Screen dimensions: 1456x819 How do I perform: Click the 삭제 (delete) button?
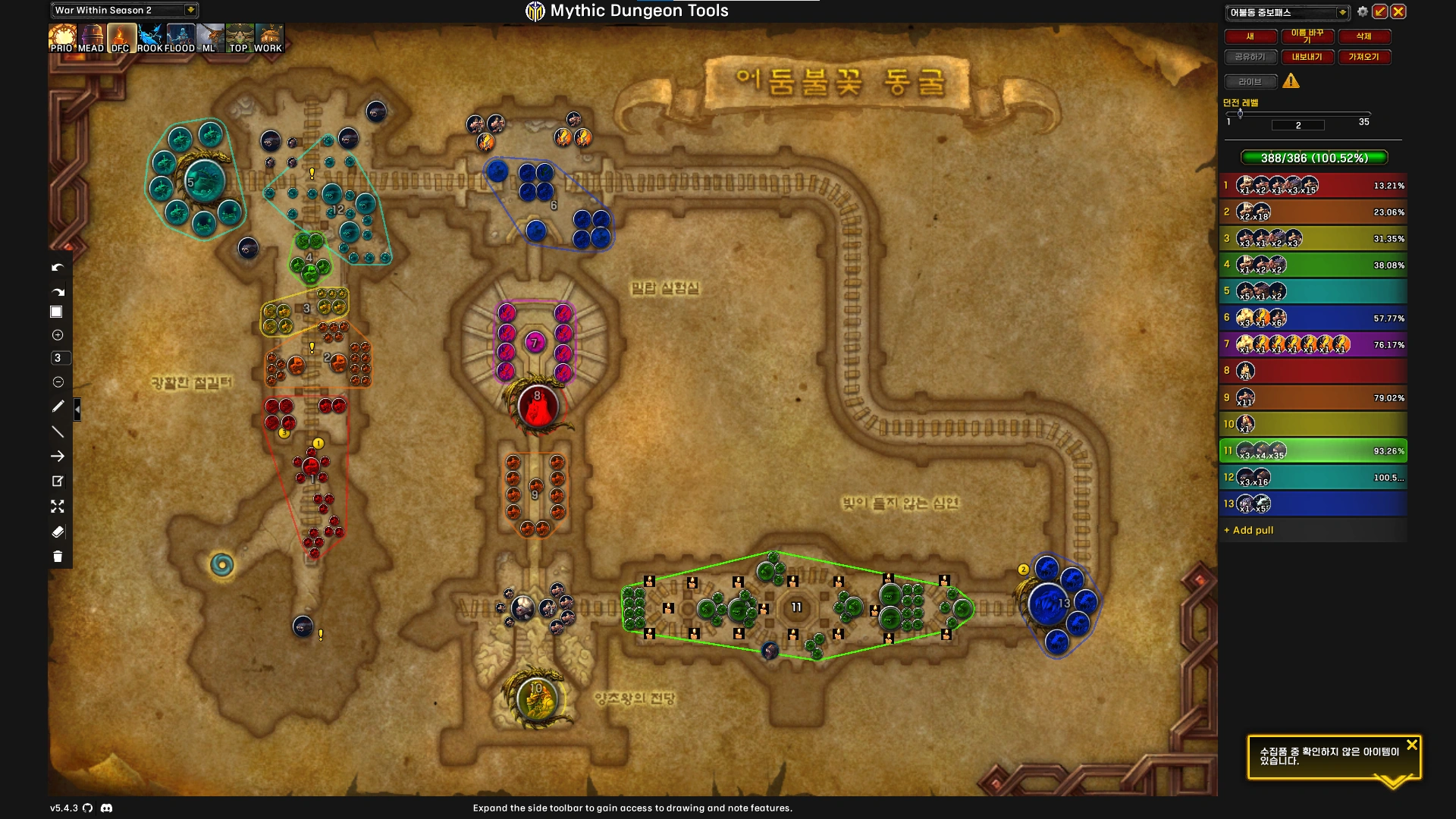click(x=1363, y=36)
